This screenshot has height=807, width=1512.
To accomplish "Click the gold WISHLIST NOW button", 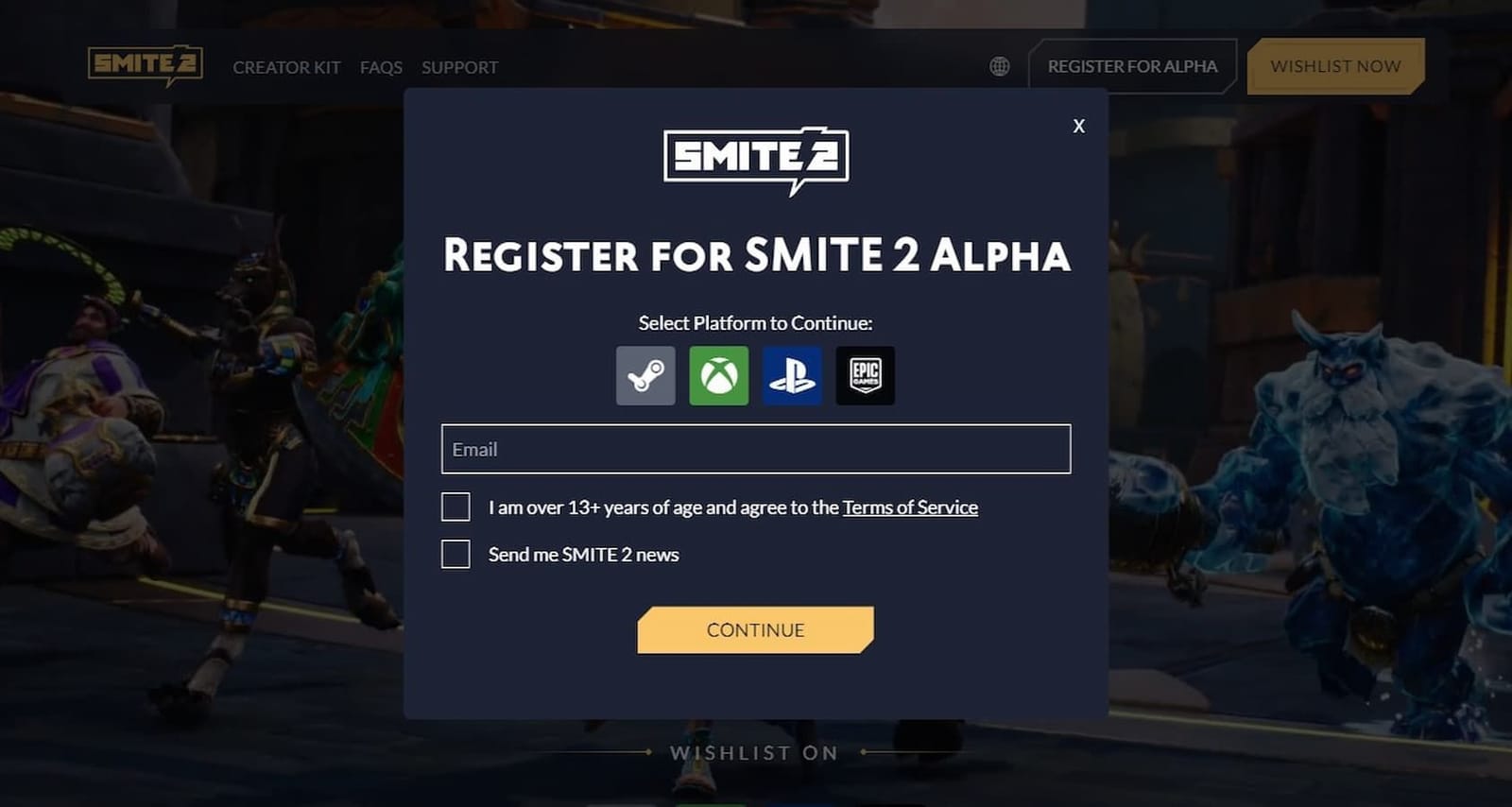I will [x=1335, y=66].
